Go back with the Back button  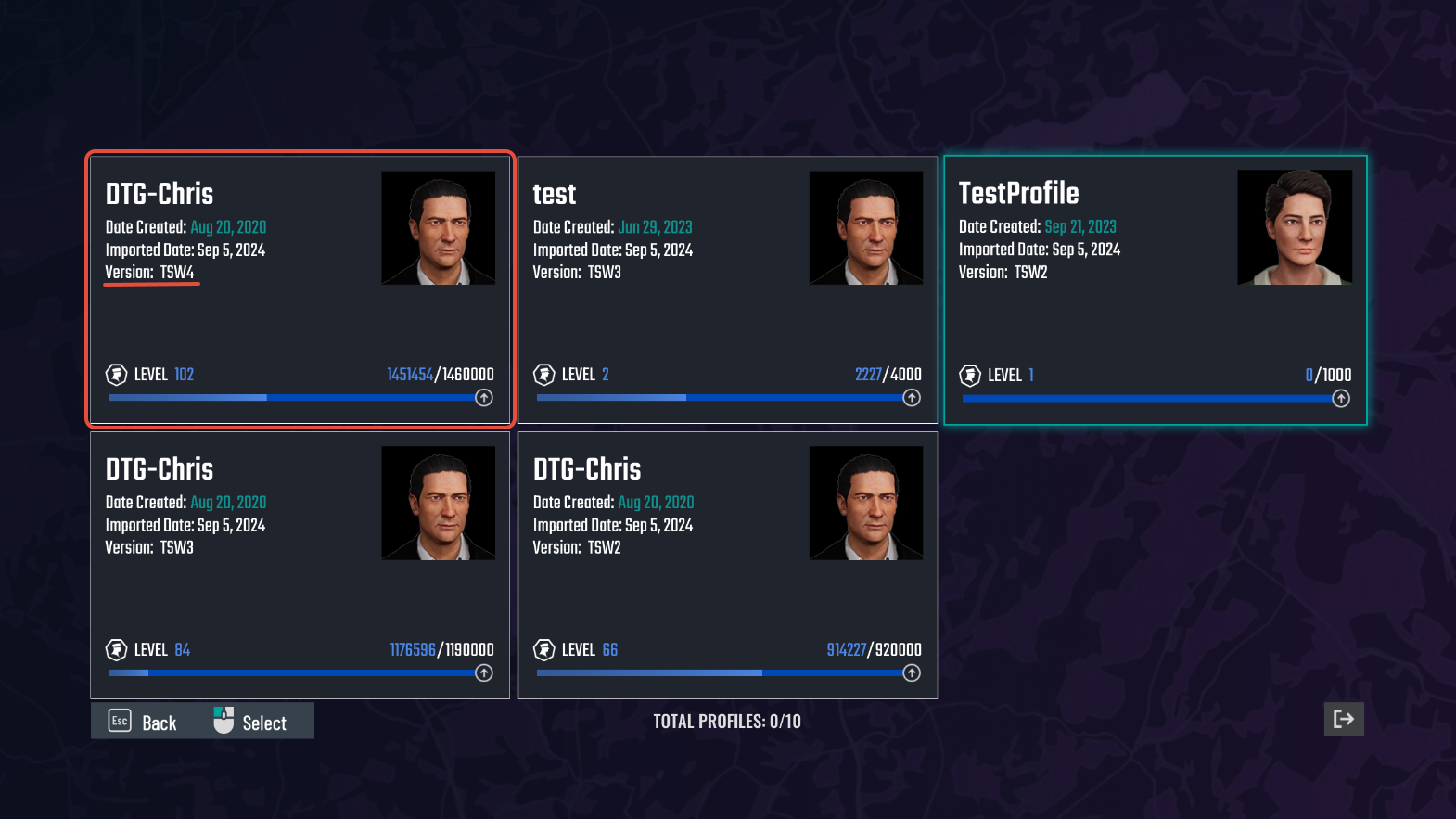(144, 722)
